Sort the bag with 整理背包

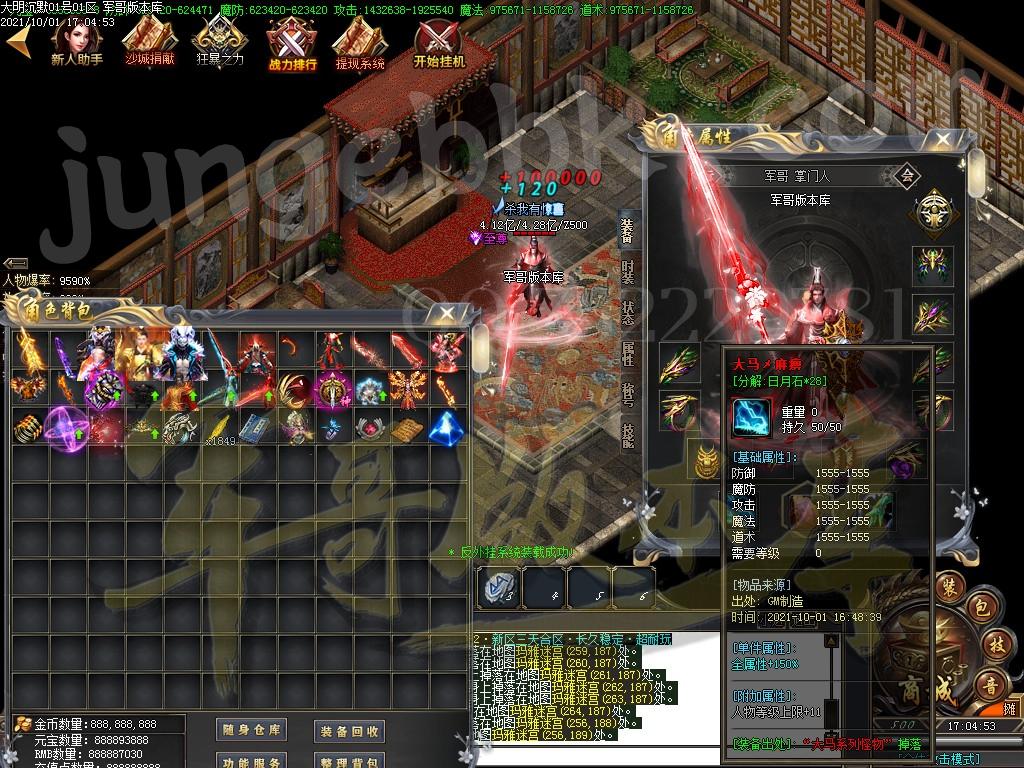[349, 762]
